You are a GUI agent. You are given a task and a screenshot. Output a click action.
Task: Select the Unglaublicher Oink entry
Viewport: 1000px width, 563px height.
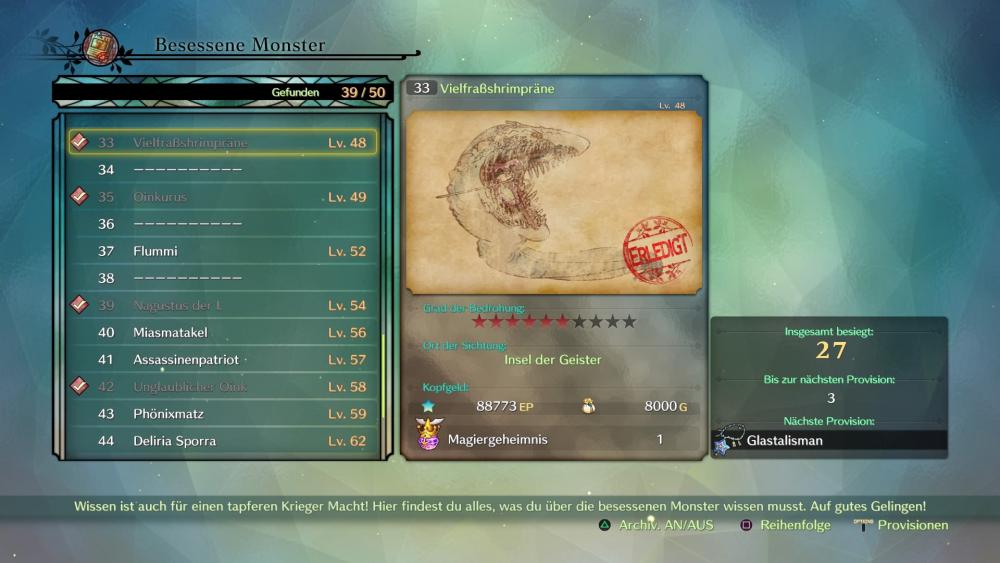[222, 386]
